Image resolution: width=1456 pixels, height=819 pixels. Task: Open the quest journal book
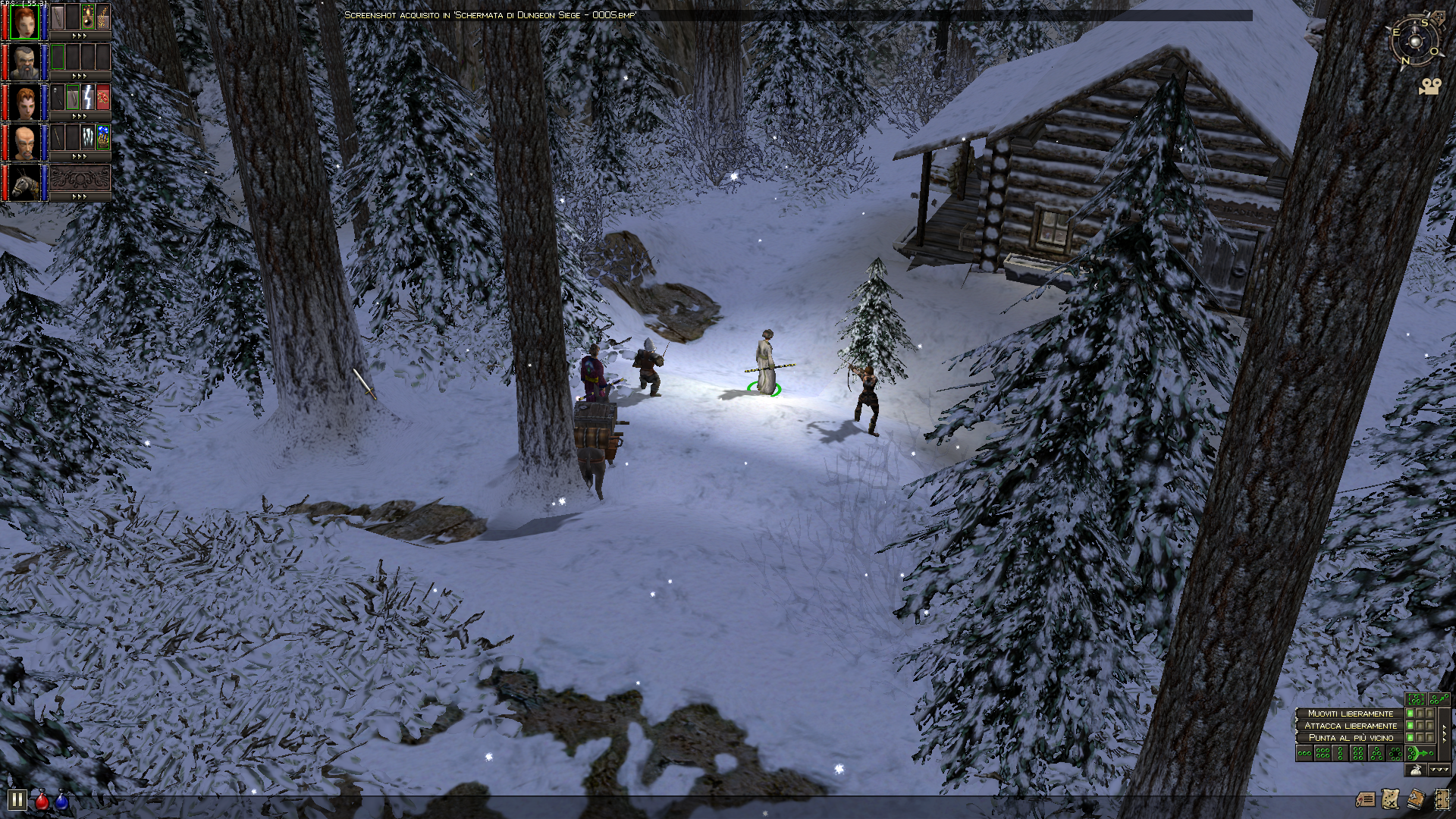click(x=1416, y=799)
